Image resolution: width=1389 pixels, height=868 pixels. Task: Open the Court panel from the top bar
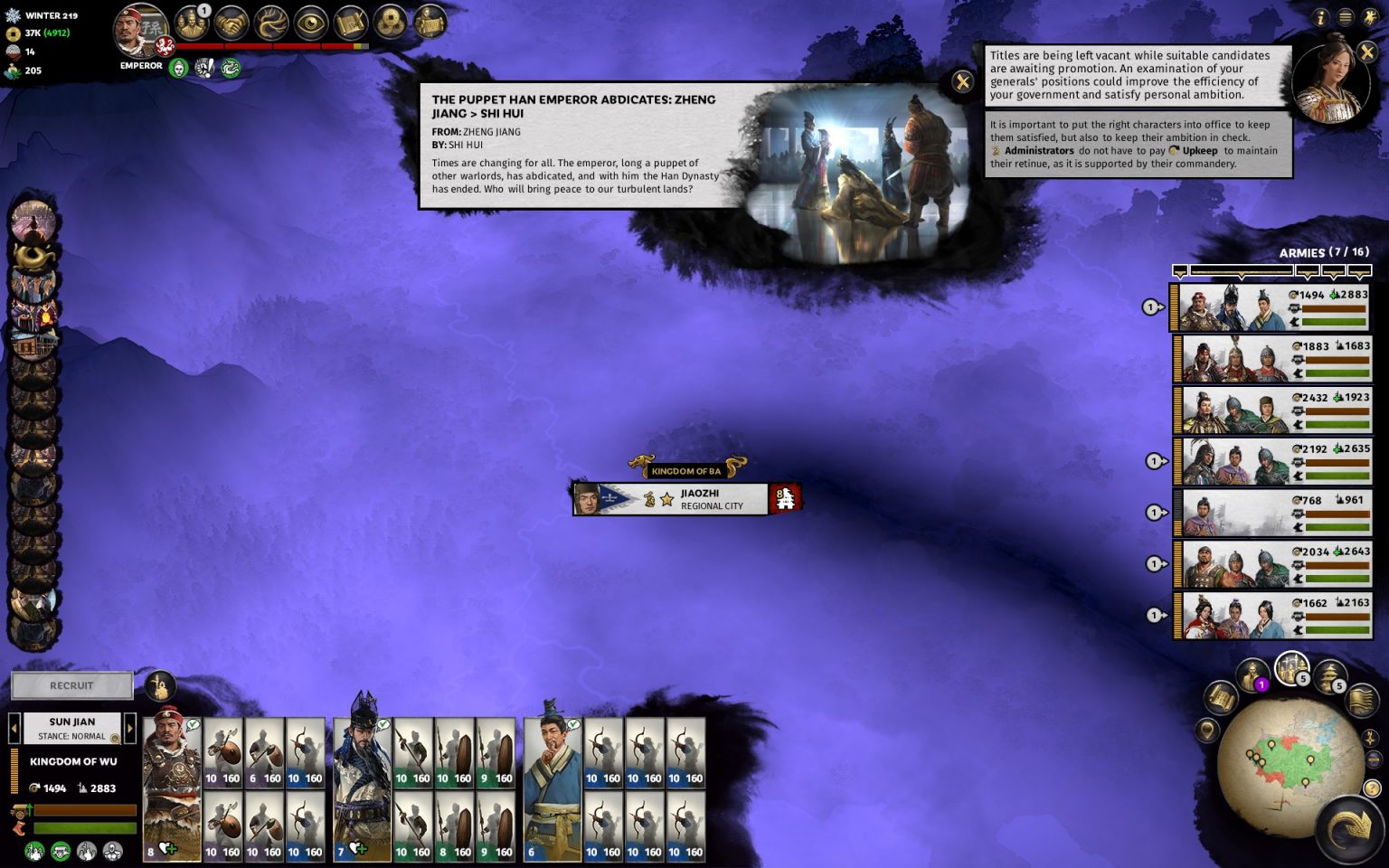[192, 24]
